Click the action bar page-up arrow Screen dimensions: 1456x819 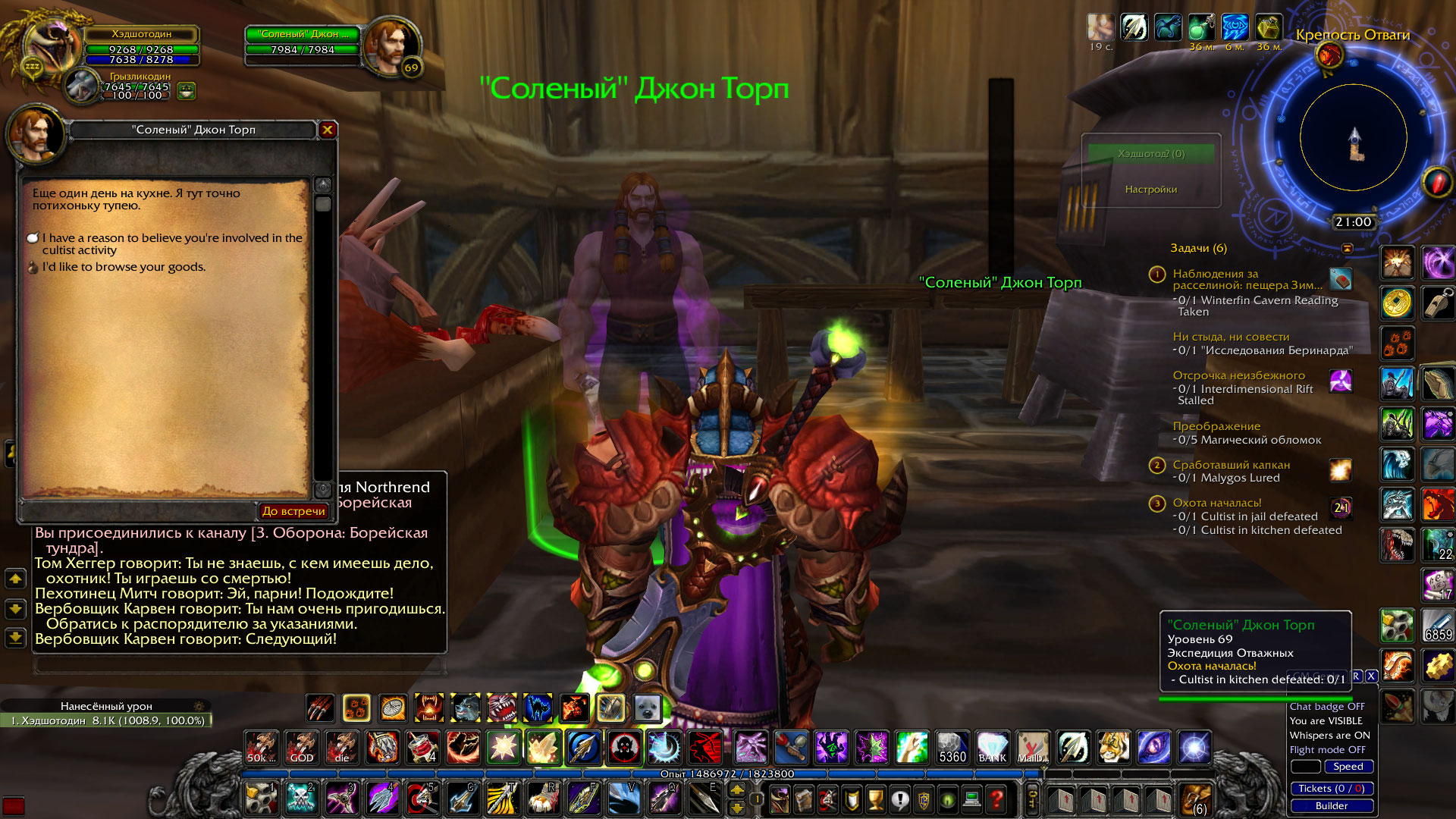click(737, 790)
